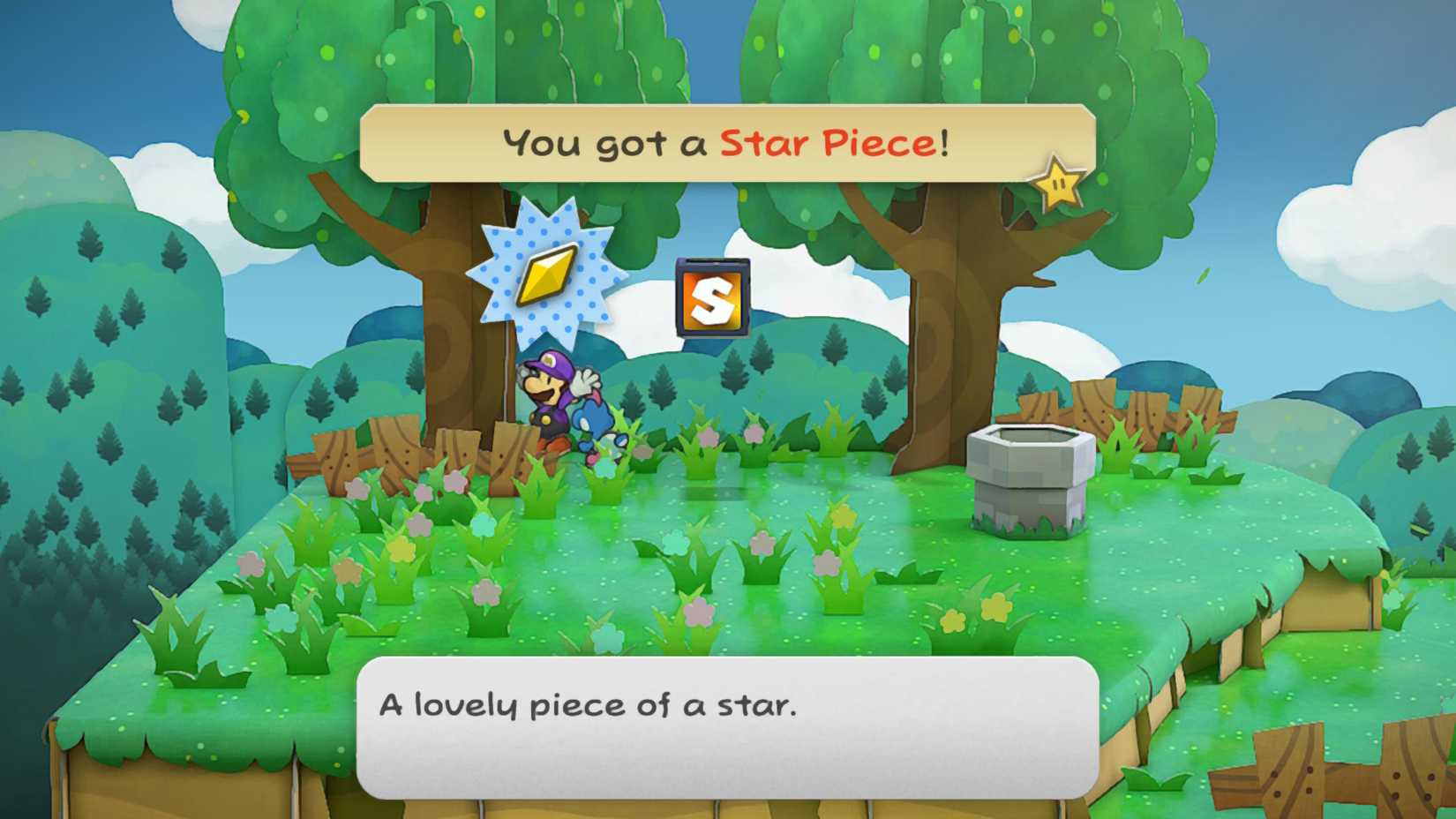The image size is (1456, 819).
Task: Click the yellow flower by the well
Action: [x=997, y=607]
